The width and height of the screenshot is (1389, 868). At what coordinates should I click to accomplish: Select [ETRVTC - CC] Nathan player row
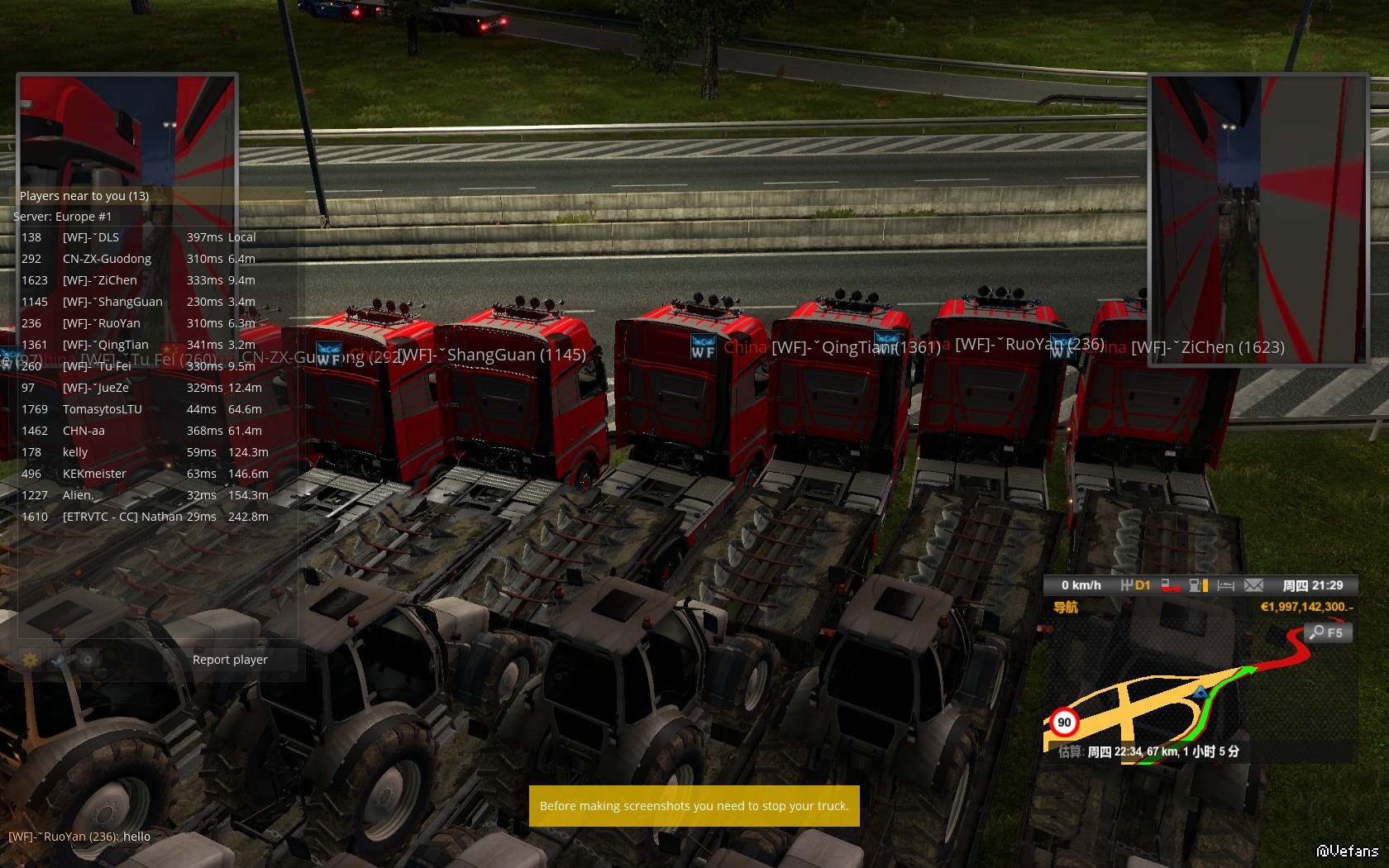tap(122, 517)
